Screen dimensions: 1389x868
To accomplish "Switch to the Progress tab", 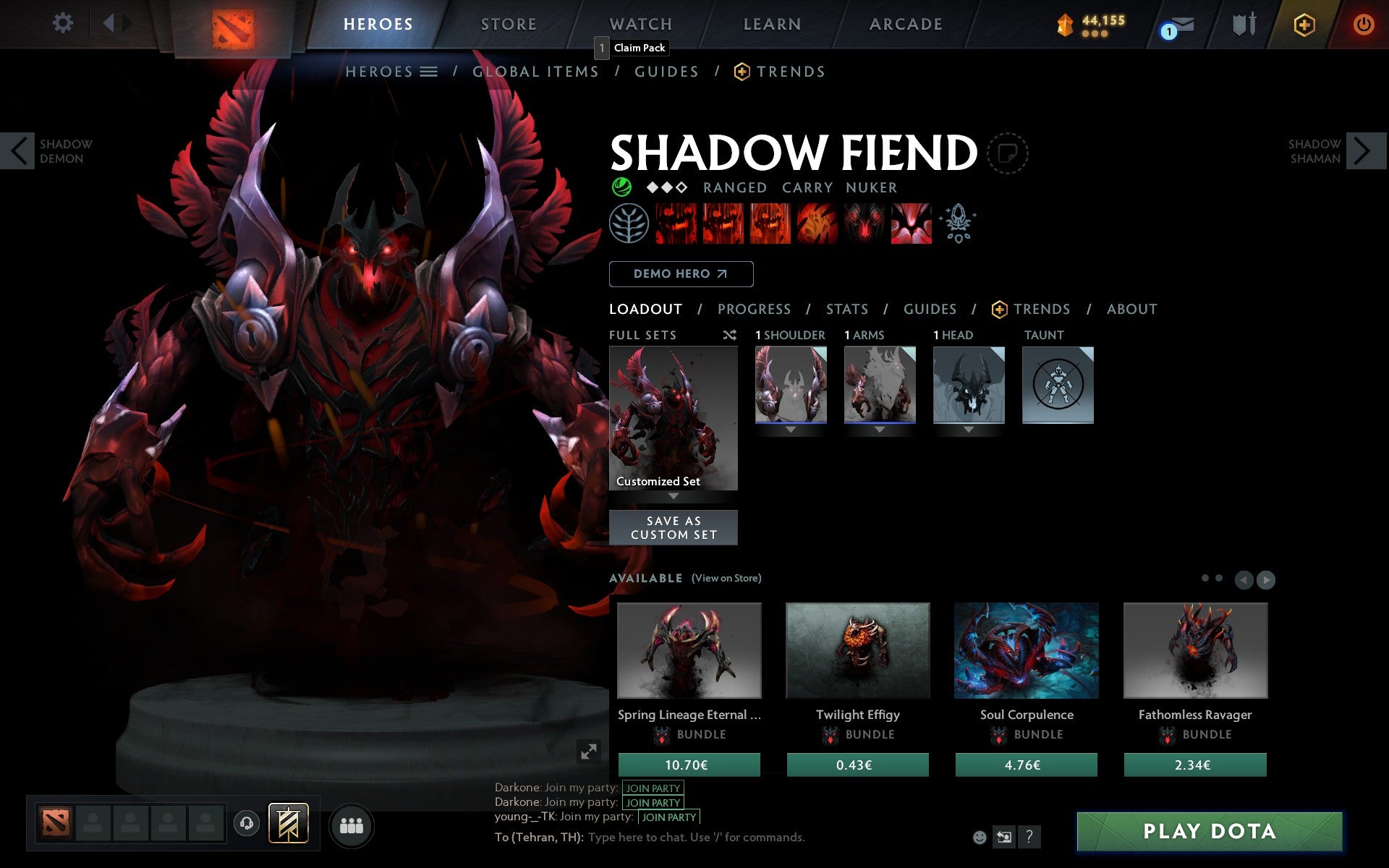I will coord(753,309).
